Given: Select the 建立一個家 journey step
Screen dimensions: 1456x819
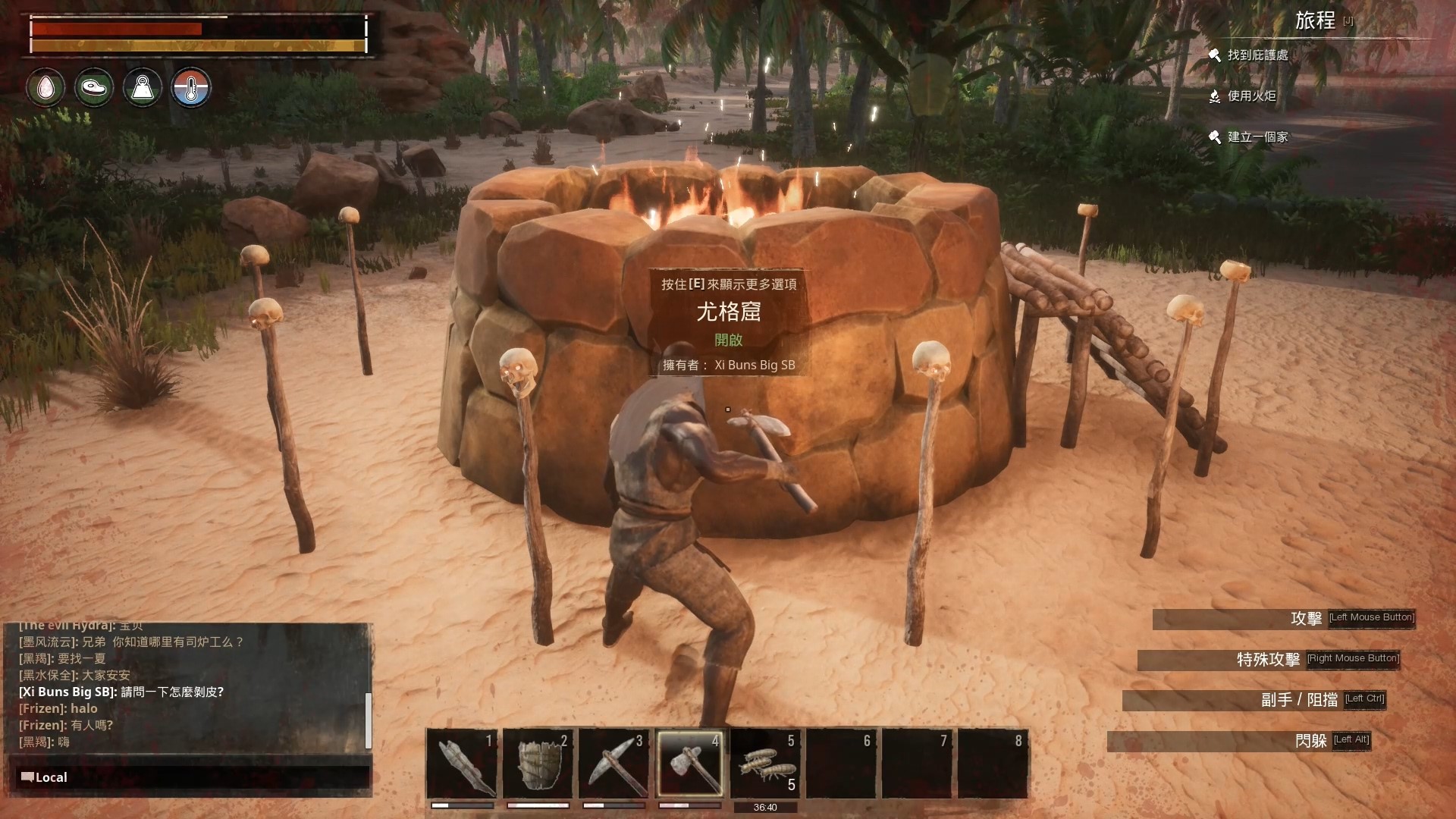Looking at the screenshot, I should tap(1257, 137).
